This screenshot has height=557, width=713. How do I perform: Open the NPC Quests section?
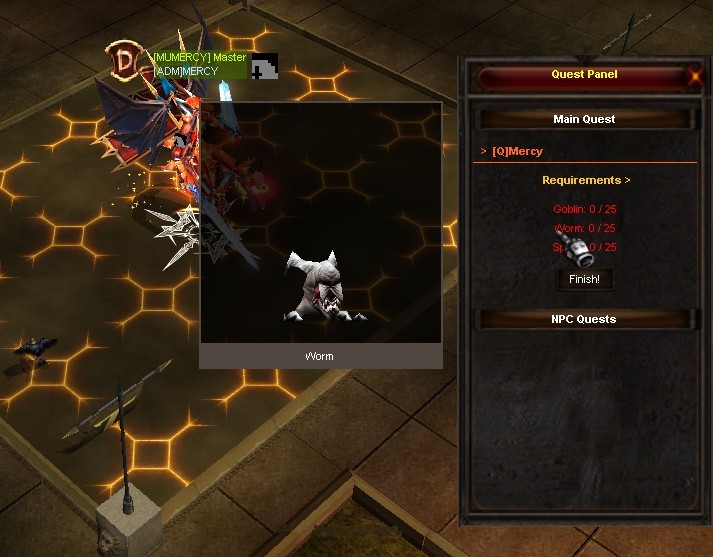click(x=584, y=319)
